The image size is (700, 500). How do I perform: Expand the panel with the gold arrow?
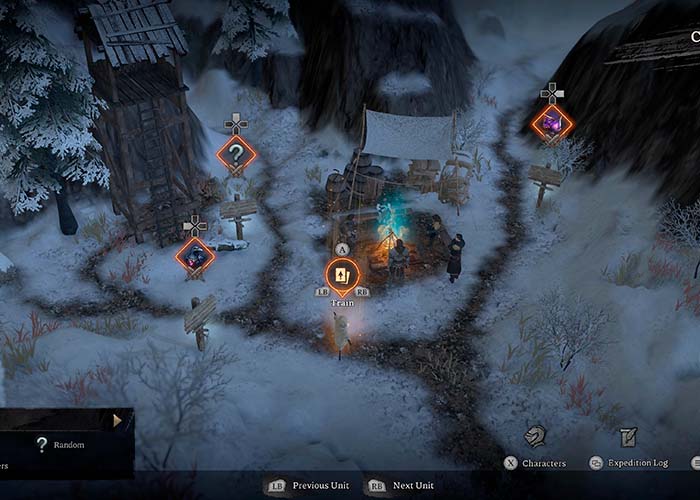tap(117, 421)
